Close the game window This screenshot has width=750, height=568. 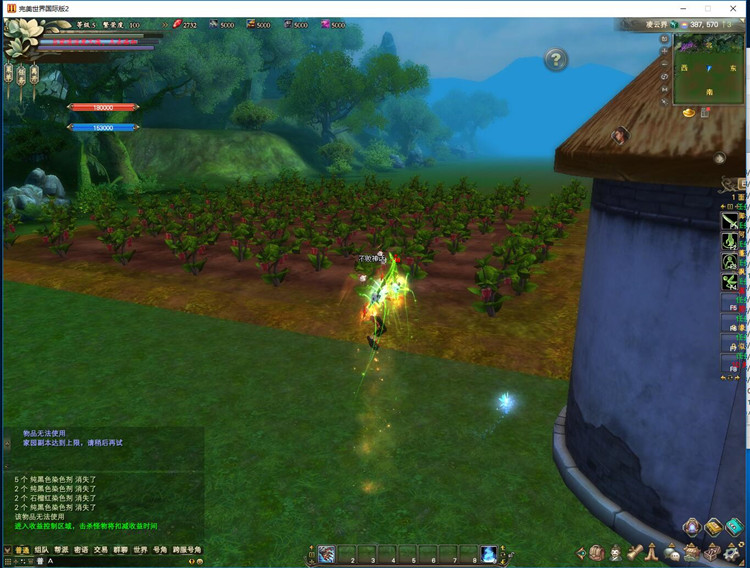[x=735, y=9]
